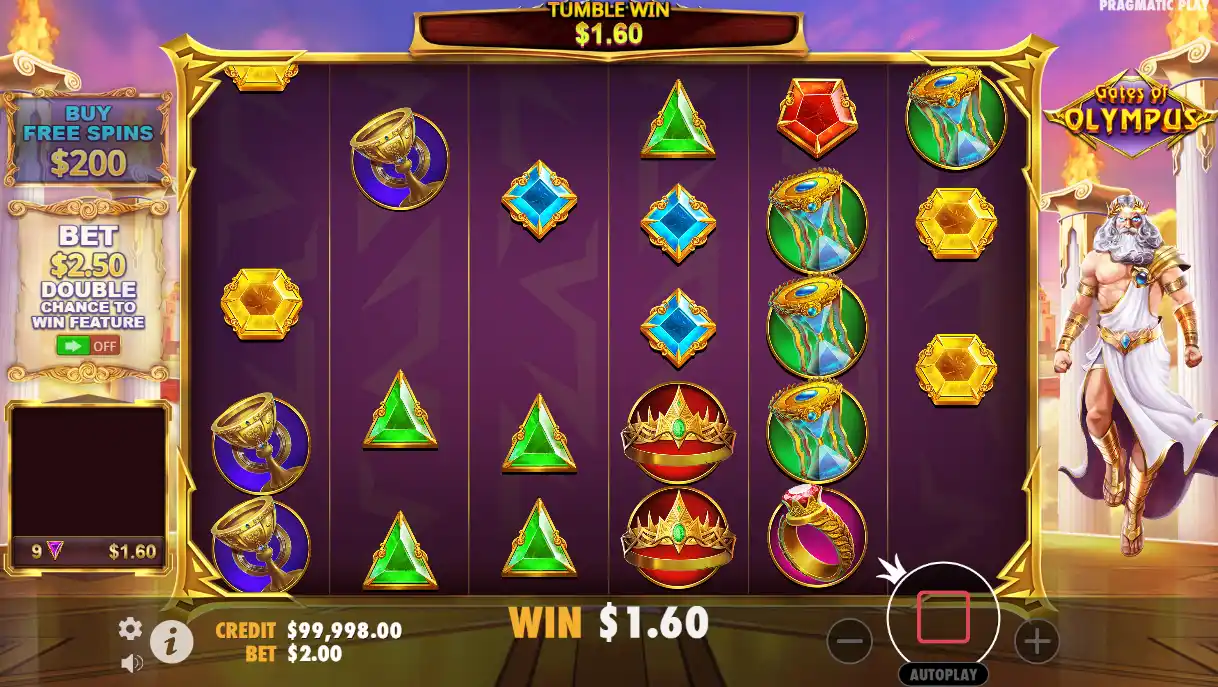
Task: Open the settings gear menu
Action: (x=130, y=628)
